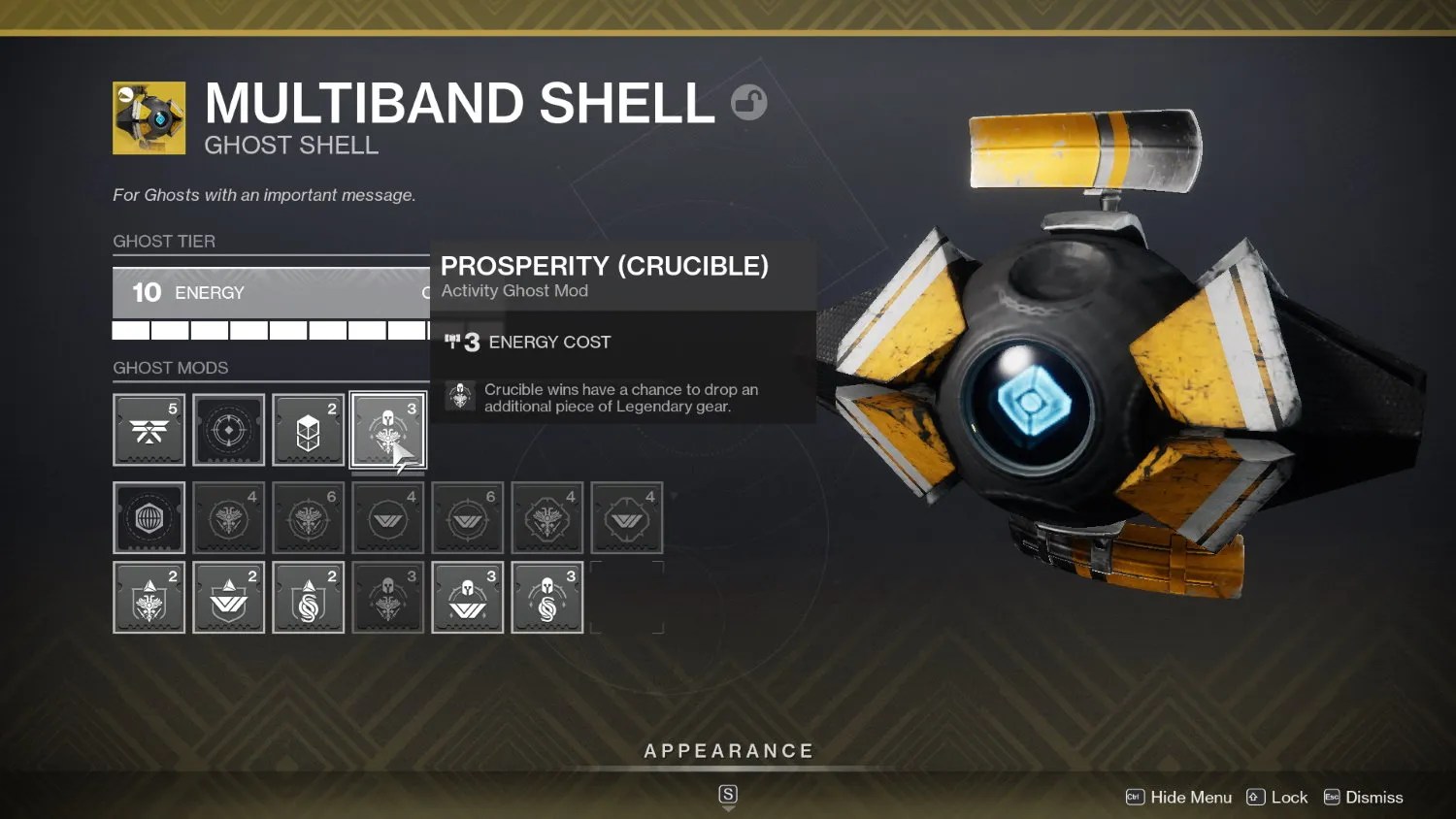Select the stacked cube mod costing 2 energy

tap(308, 430)
